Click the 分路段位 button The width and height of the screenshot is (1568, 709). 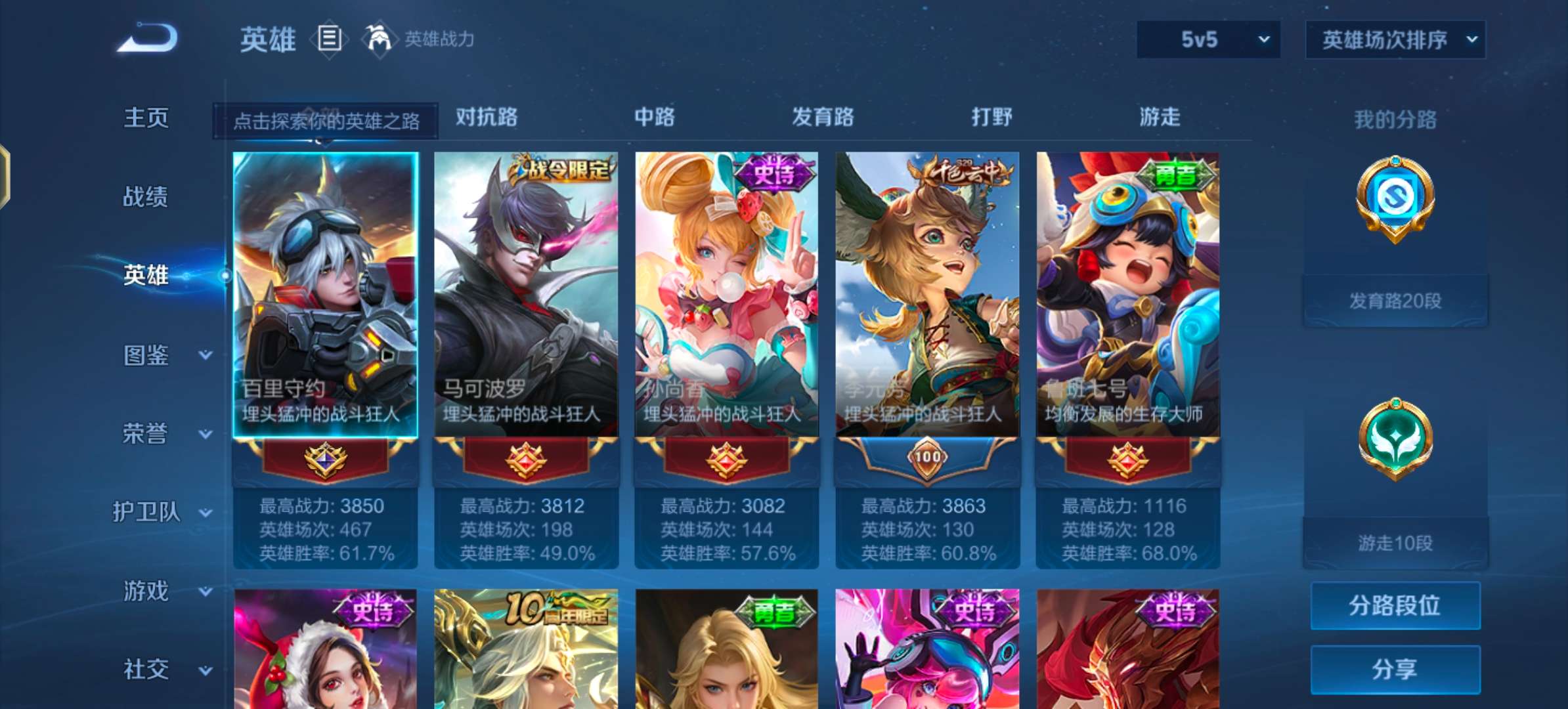(1395, 606)
